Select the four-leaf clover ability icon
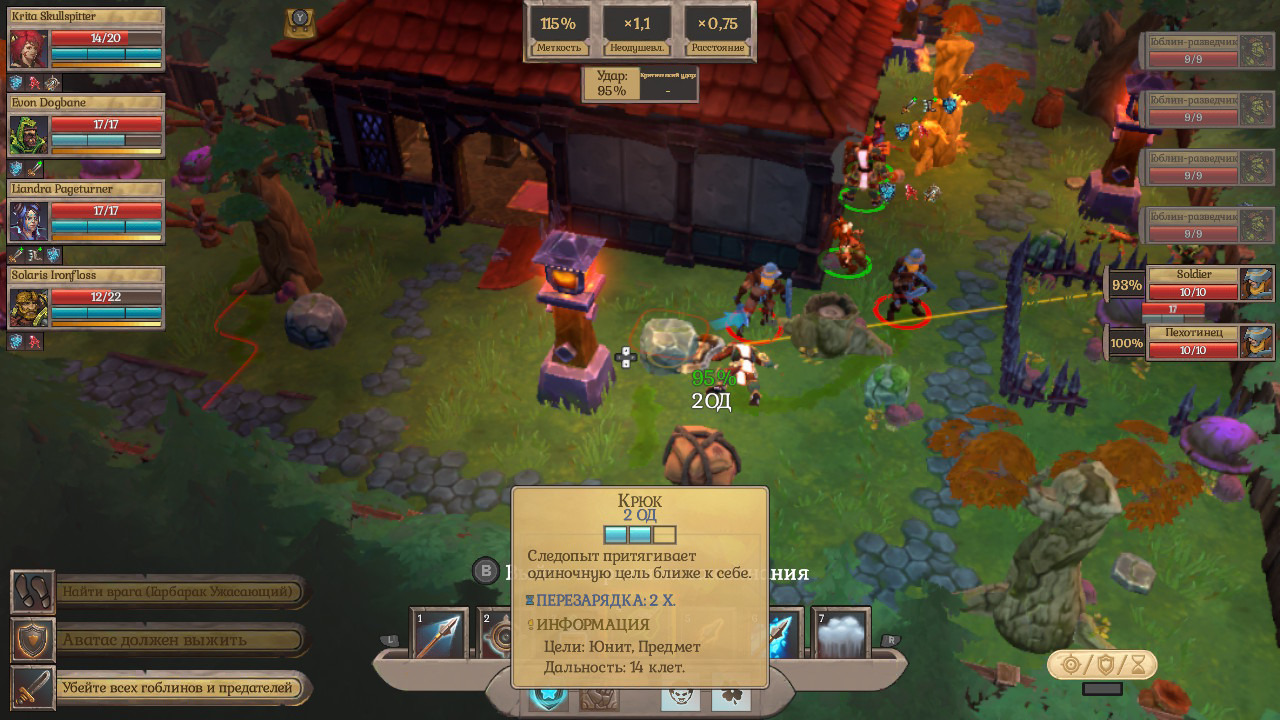1280x720 pixels. [x=731, y=697]
